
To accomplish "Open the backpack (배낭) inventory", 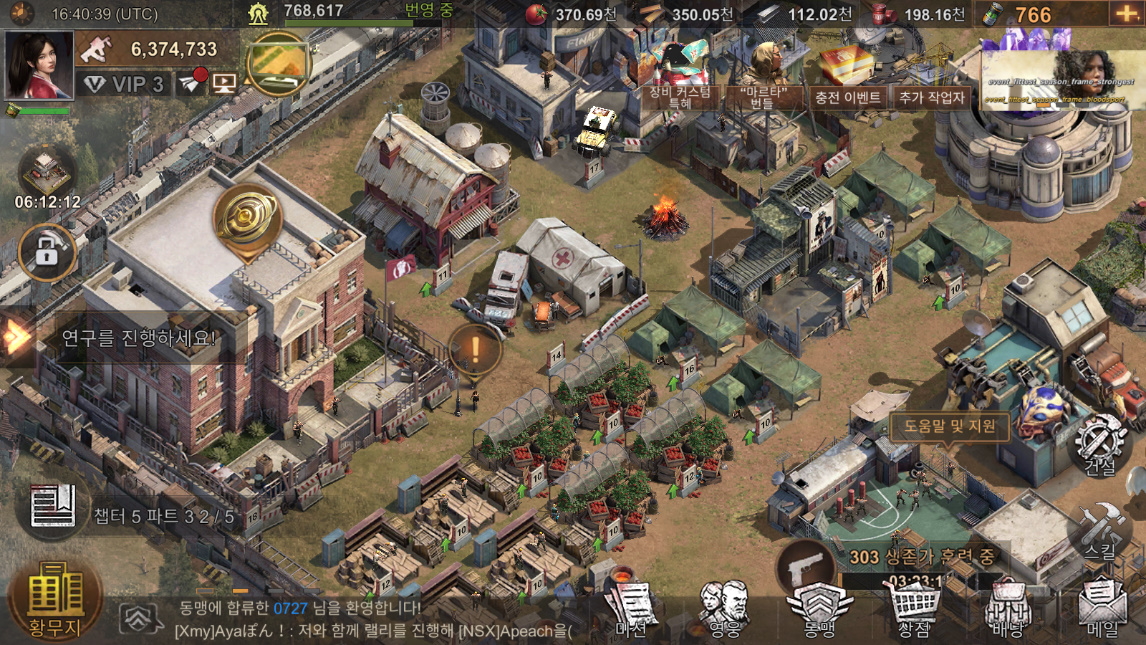I will 1008,611.
